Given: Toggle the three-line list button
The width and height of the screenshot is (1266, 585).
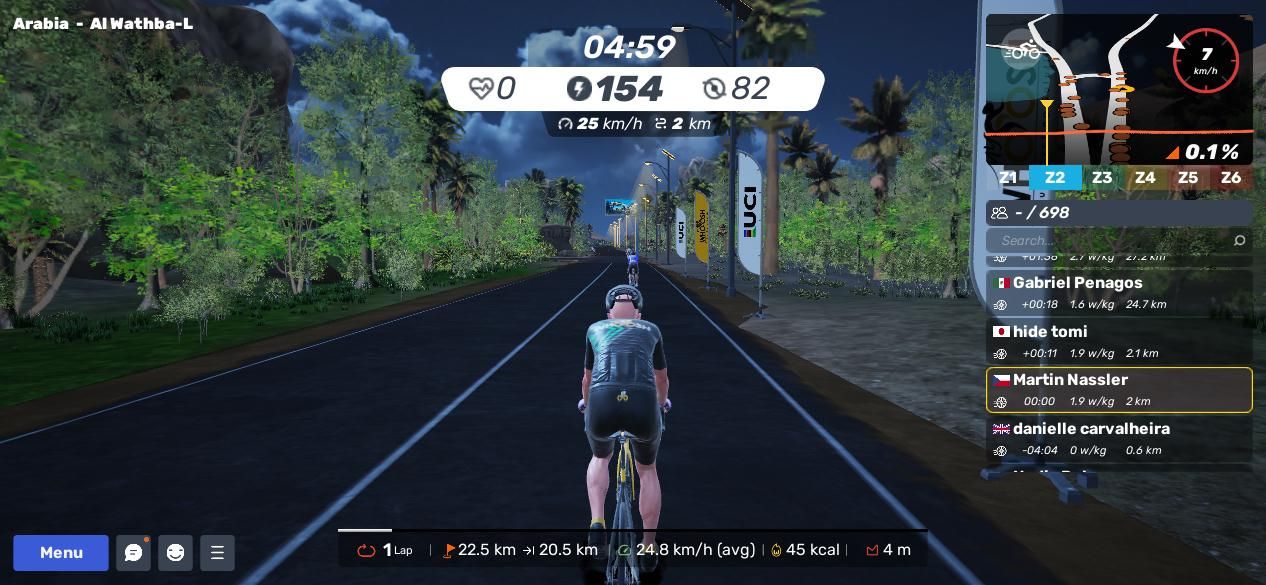Looking at the screenshot, I should [217, 553].
